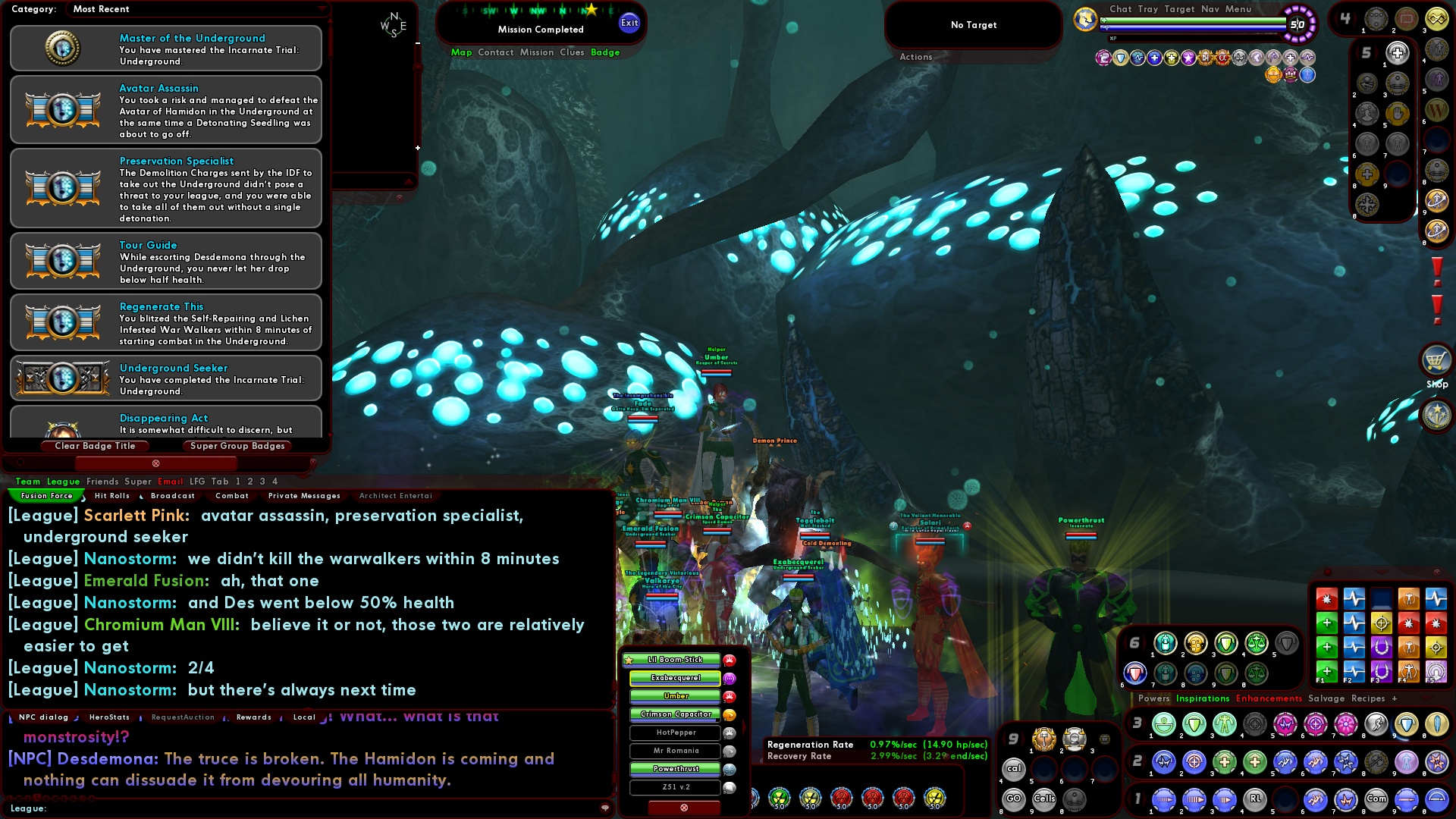This screenshot has width=1456, height=819.
Task: Click the gold infinity power in tray 4
Action: [1437, 19]
